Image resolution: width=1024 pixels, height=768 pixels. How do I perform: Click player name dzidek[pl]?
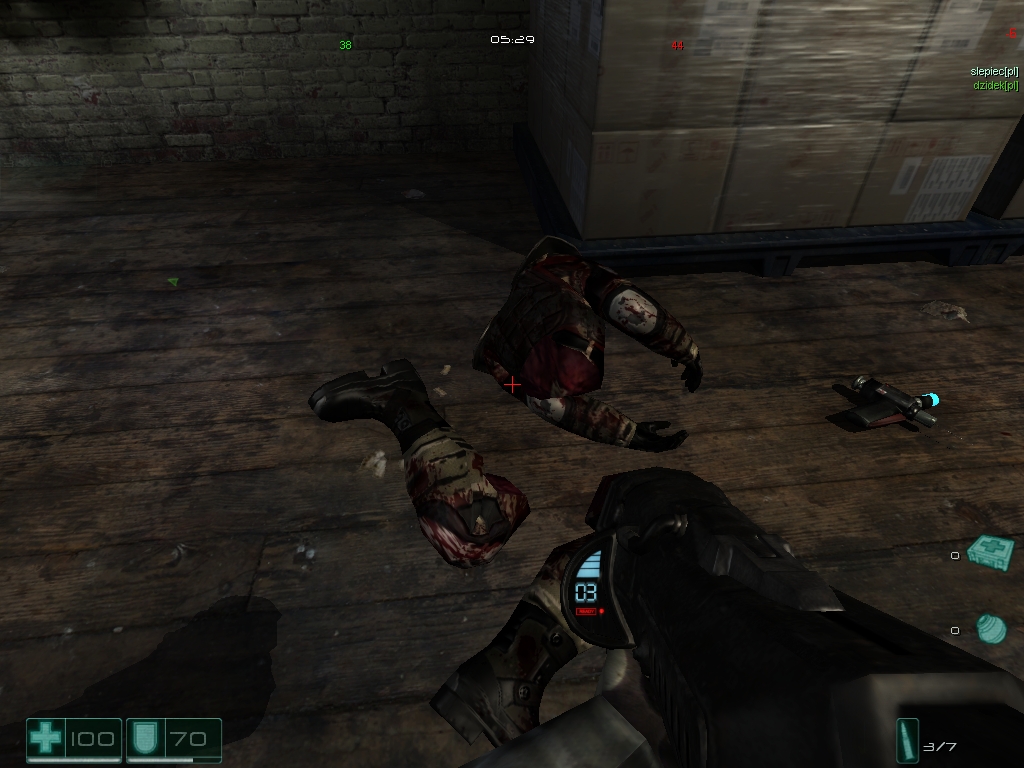click(x=995, y=85)
